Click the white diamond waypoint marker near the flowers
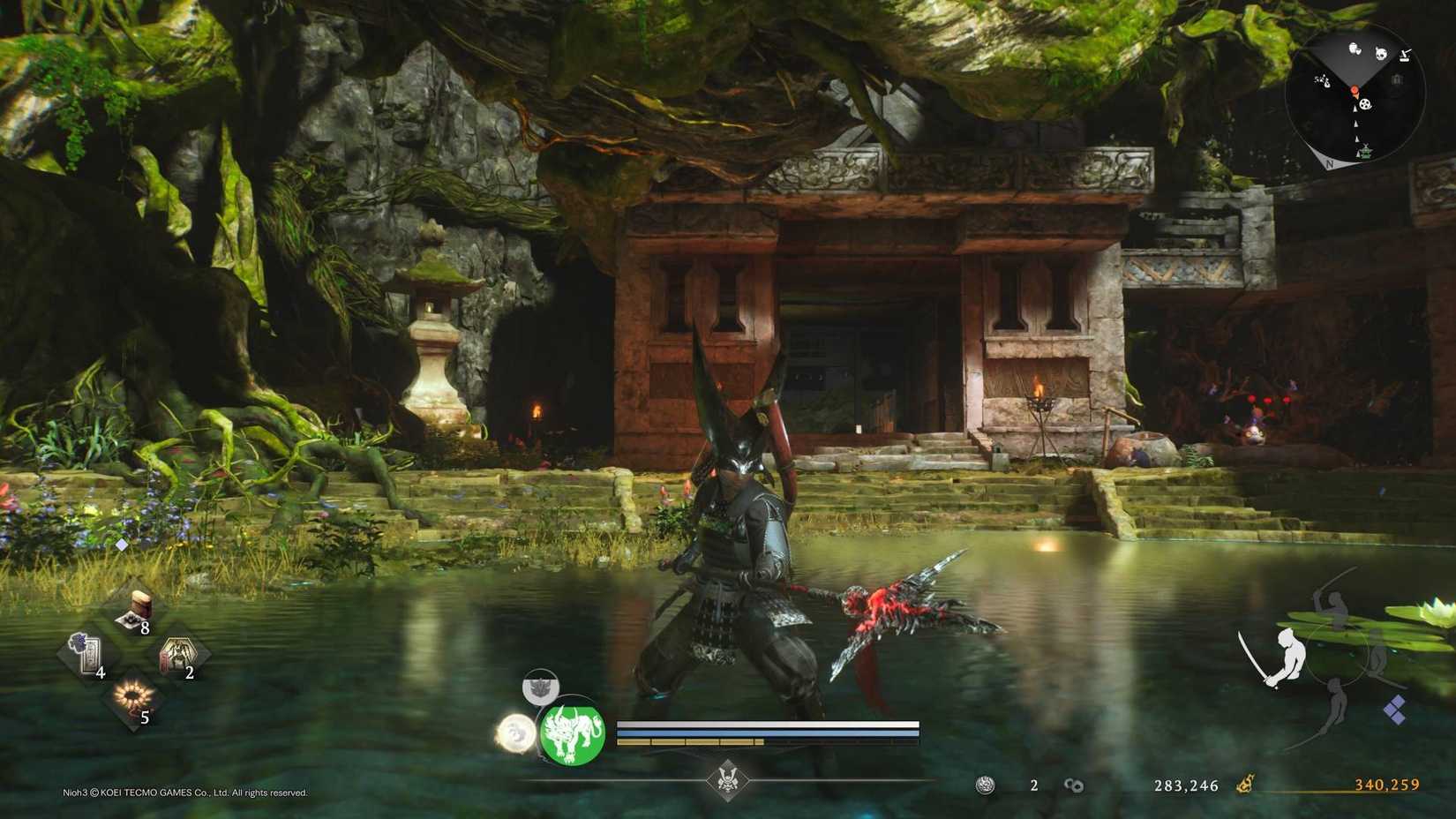 [120, 545]
